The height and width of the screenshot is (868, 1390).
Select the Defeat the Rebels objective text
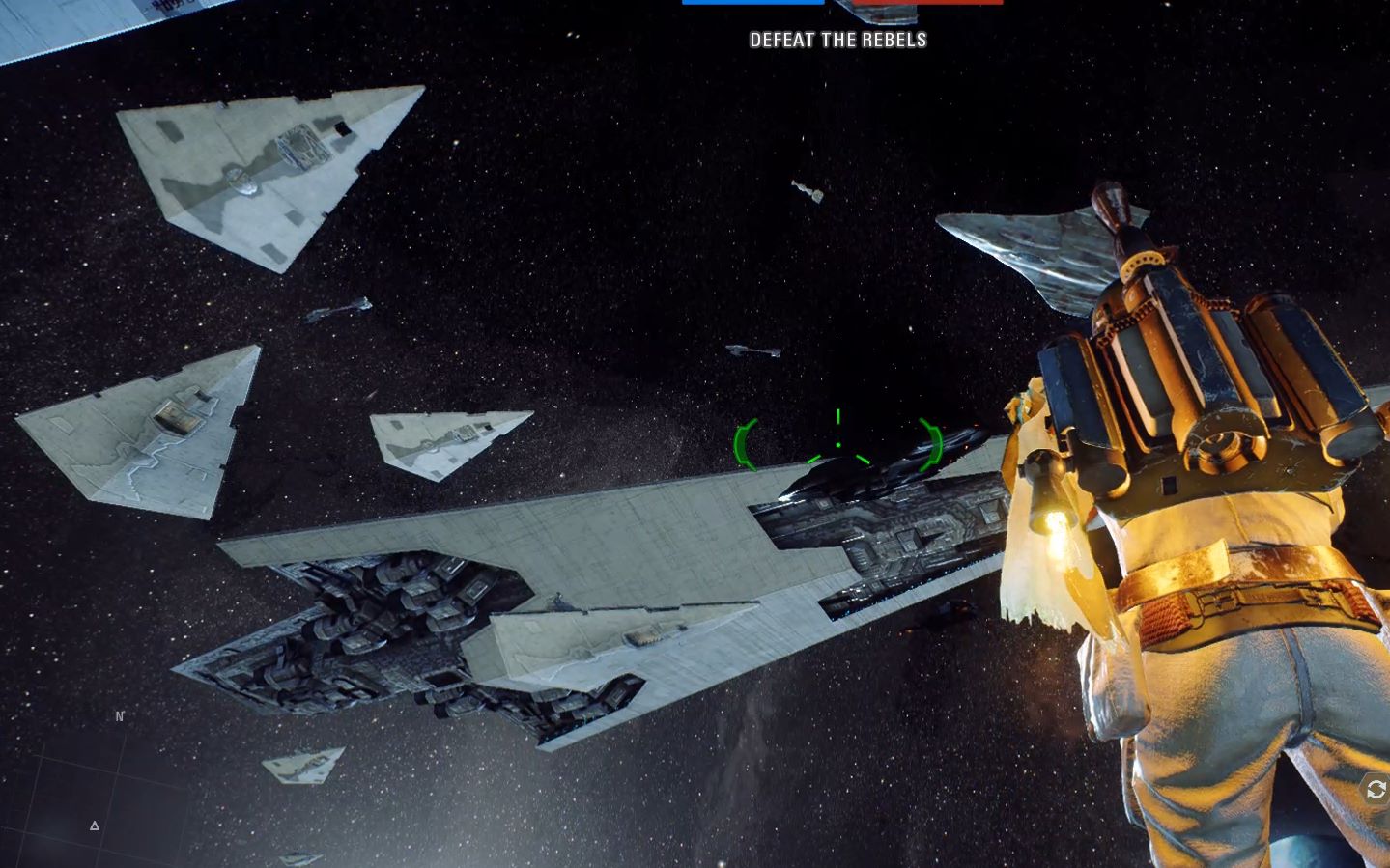[837, 40]
